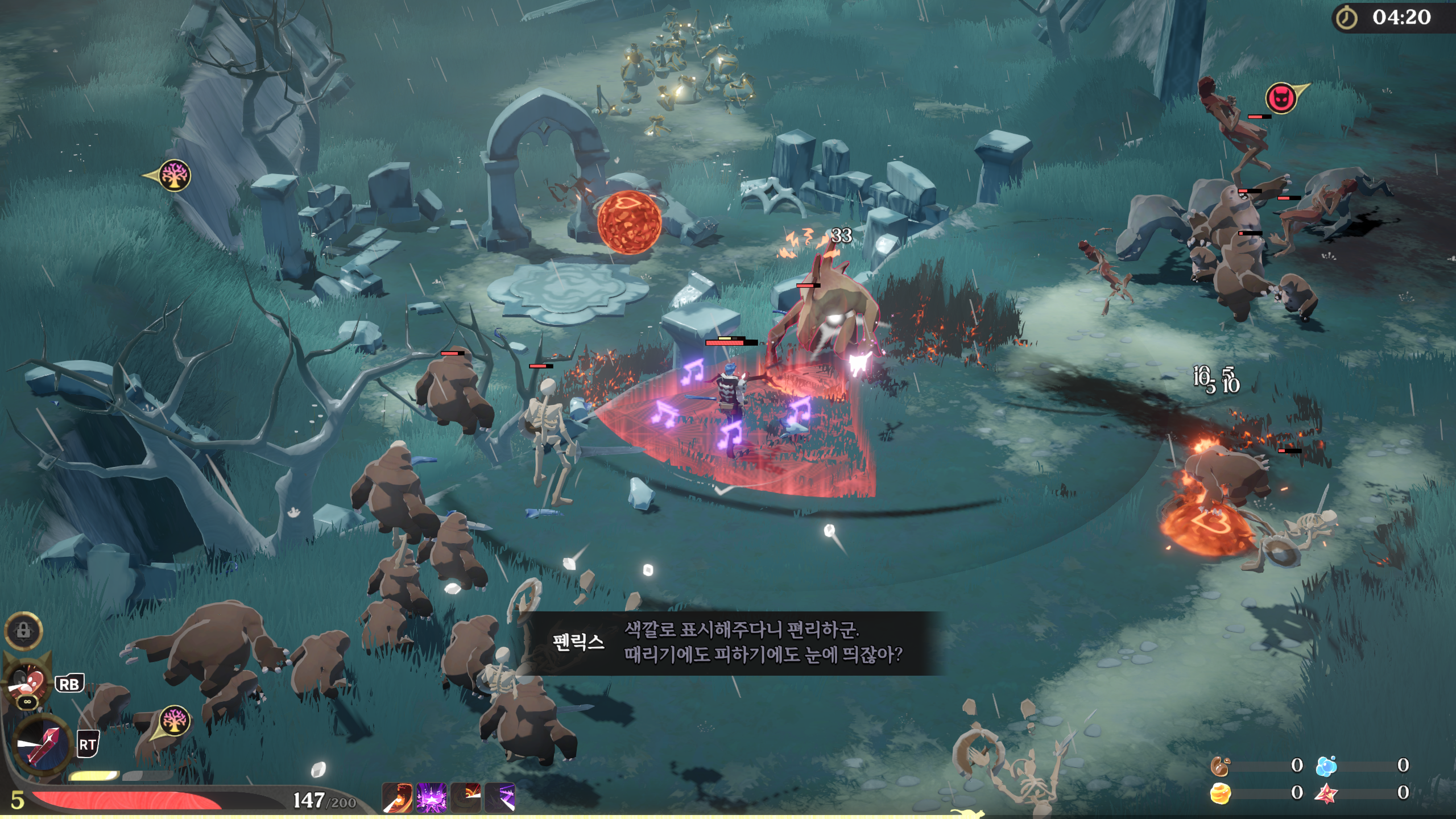Click the brown droplet resource icon

tap(1219, 766)
